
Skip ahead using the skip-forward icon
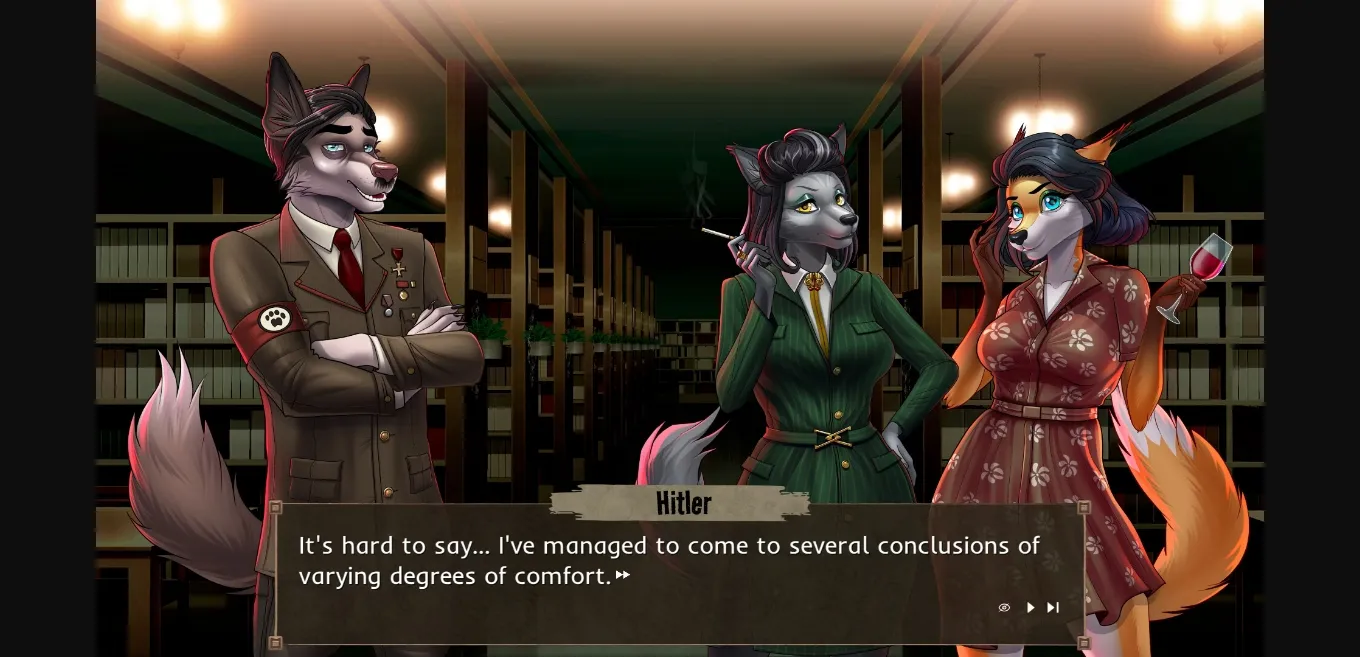pyautogui.click(x=1053, y=607)
